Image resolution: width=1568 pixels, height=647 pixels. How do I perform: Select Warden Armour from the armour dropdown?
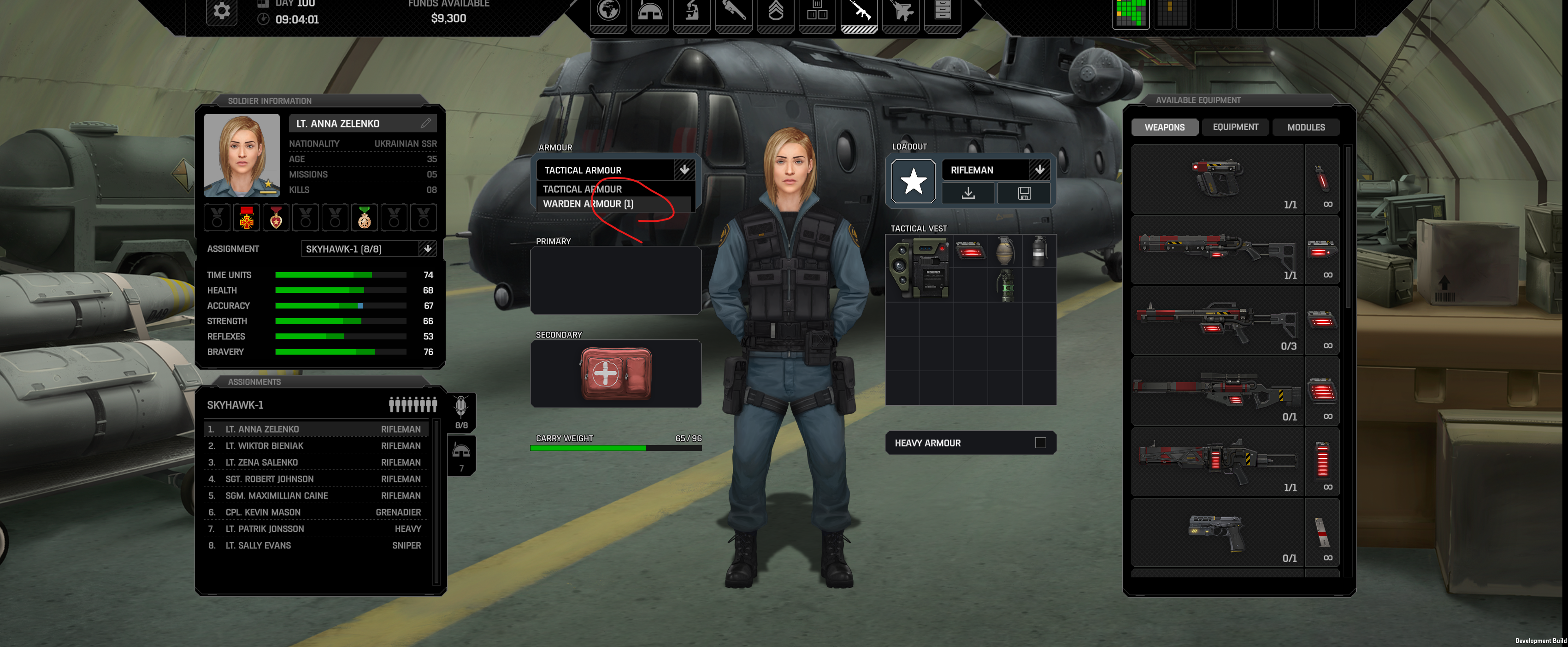[588, 204]
